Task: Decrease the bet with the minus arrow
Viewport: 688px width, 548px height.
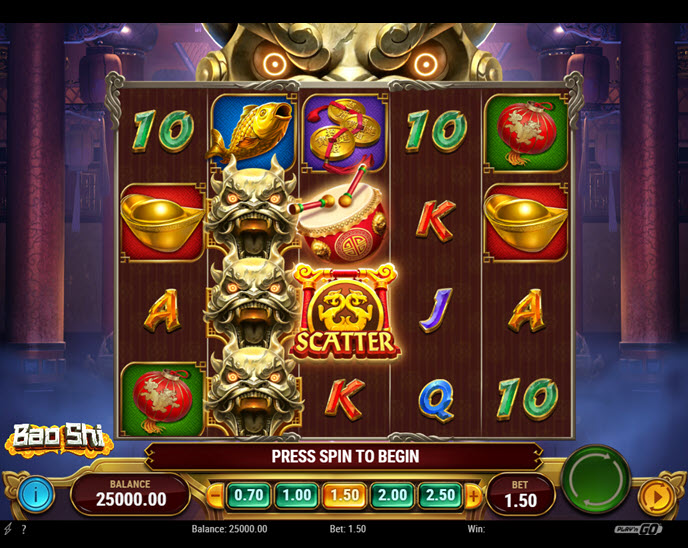Action: pos(216,494)
